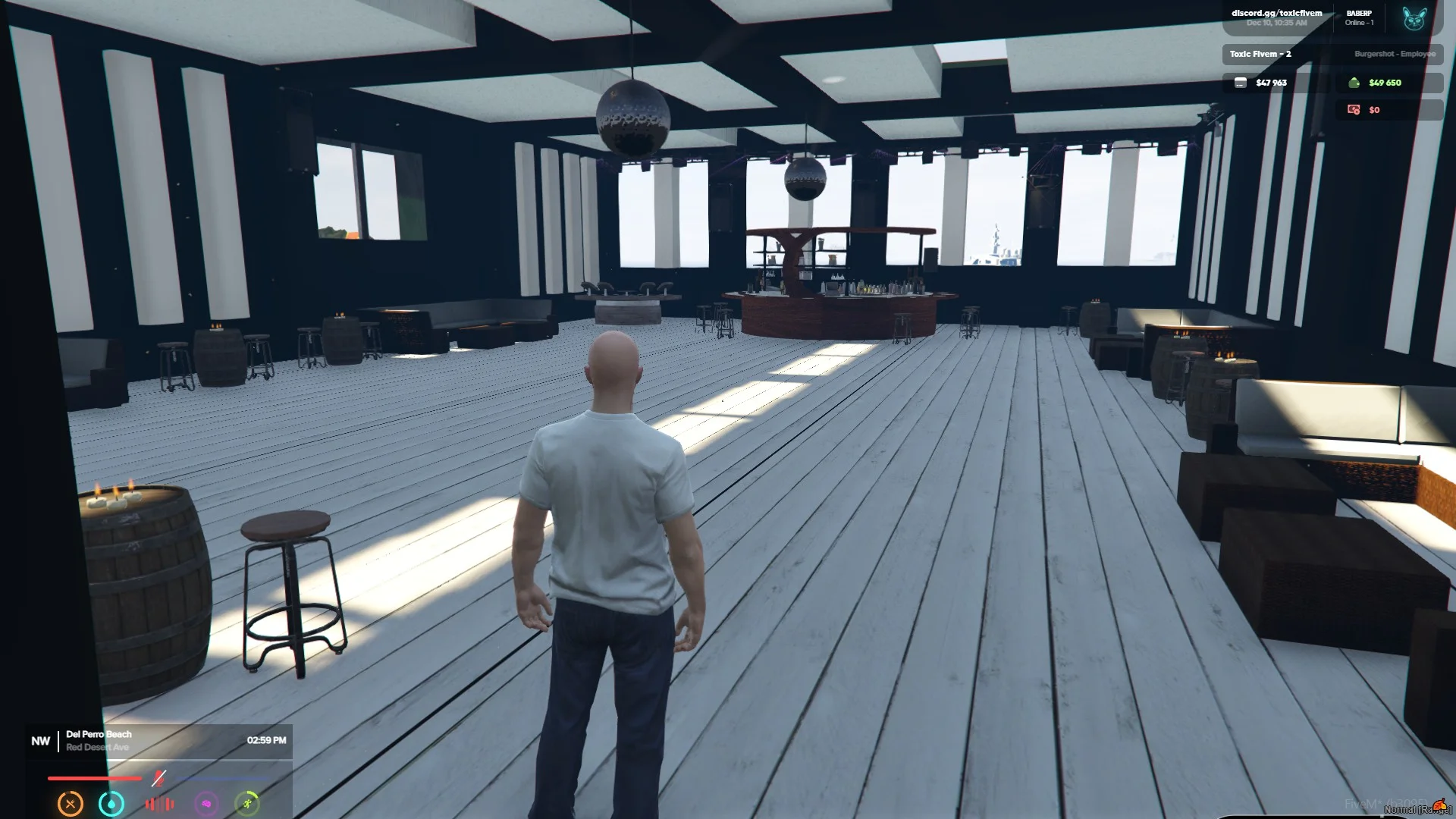Viewport: 1456px width, 819px height.
Task: Open the discord.gg/toxicfivem link
Action: (1276, 13)
